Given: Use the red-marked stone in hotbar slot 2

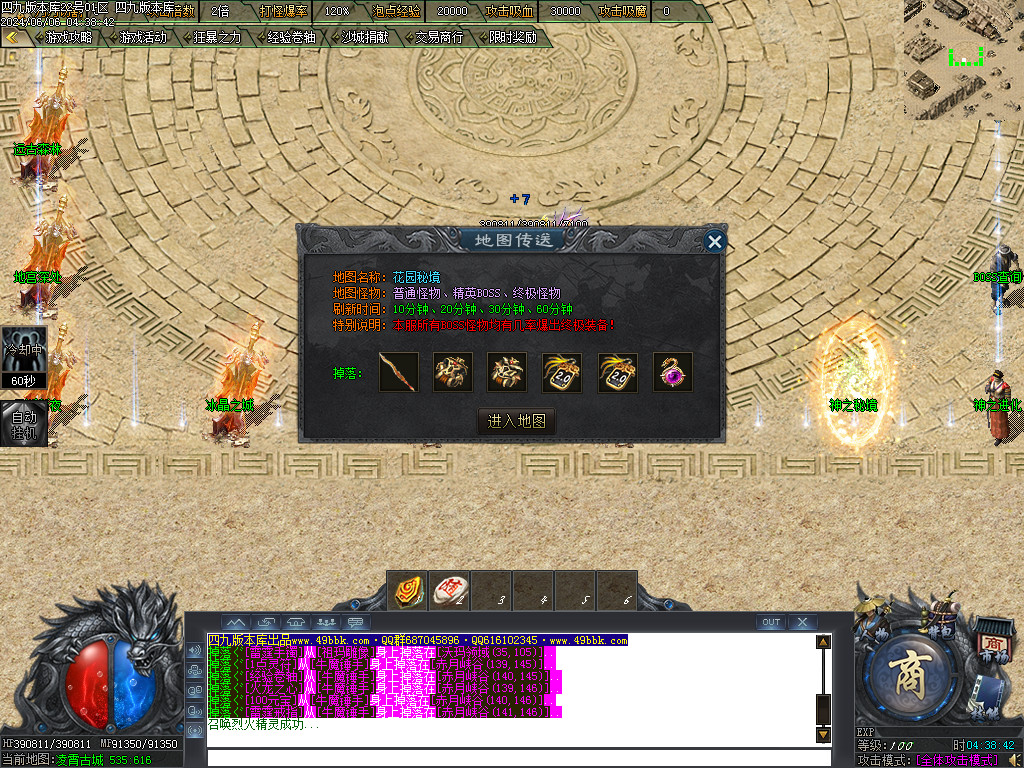Looking at the screenshot, I should point(449,590).
